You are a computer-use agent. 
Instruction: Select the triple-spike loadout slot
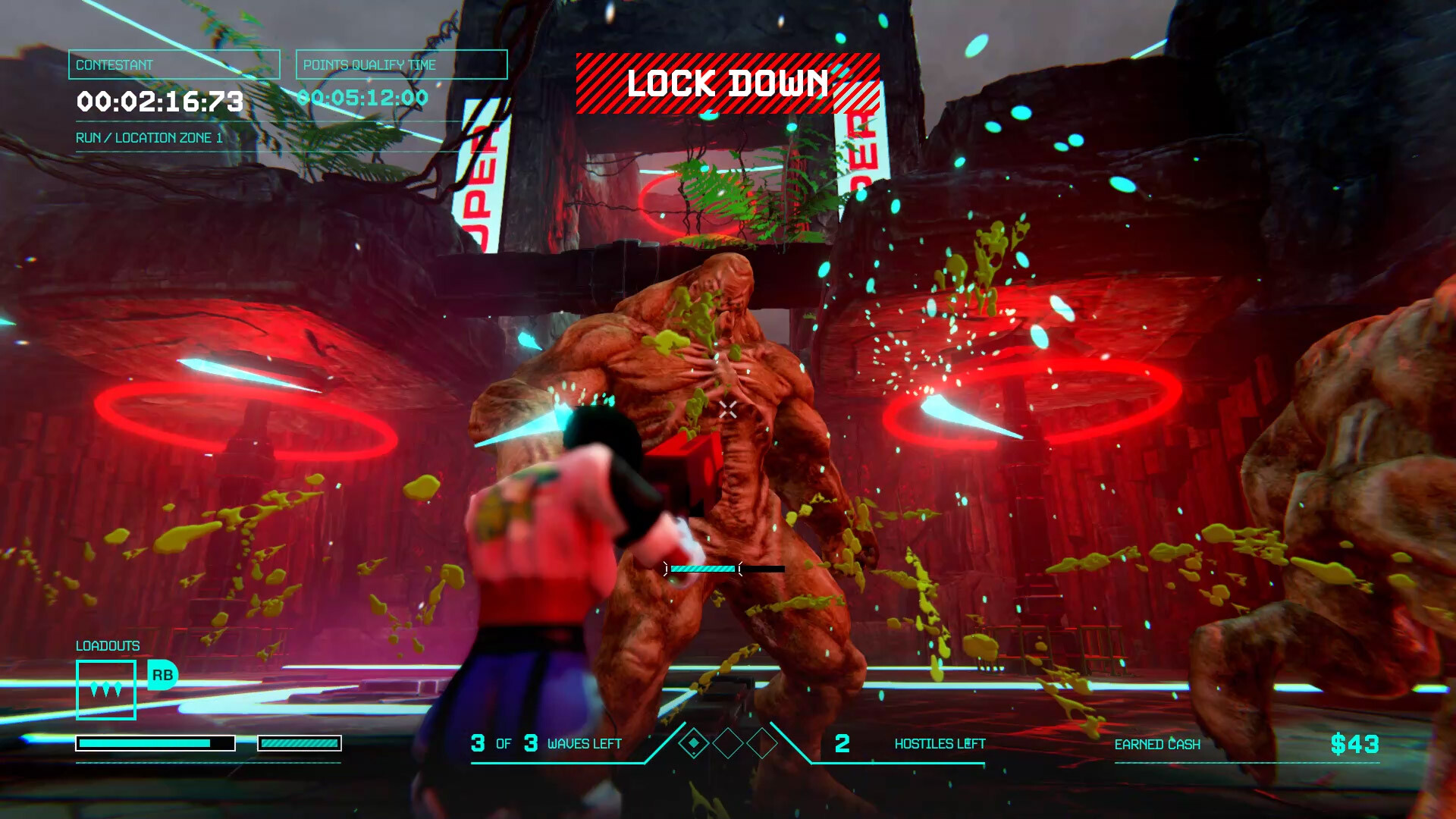[106, 689]
